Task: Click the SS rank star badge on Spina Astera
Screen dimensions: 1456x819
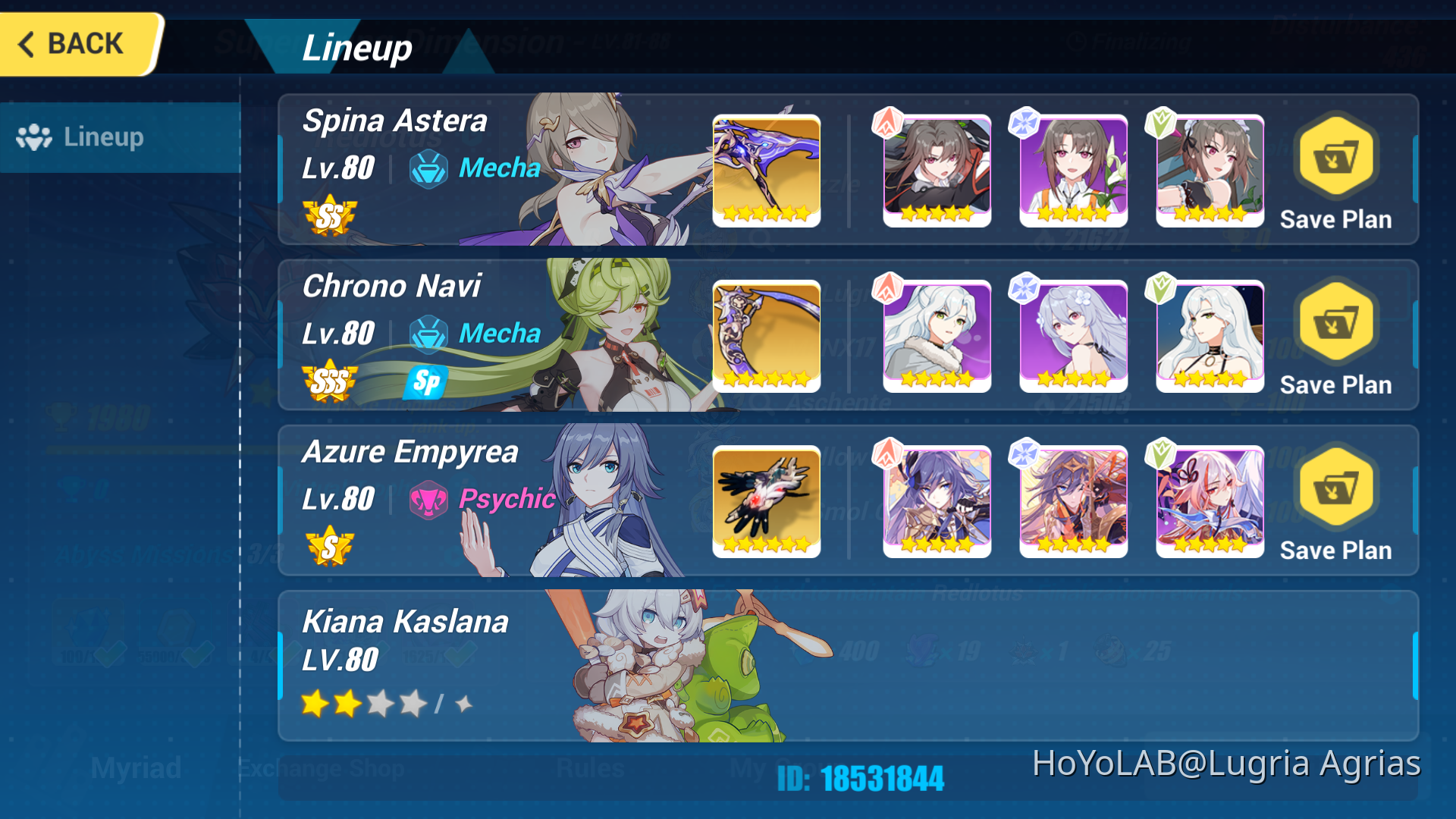Action: (x=328, y=216)
